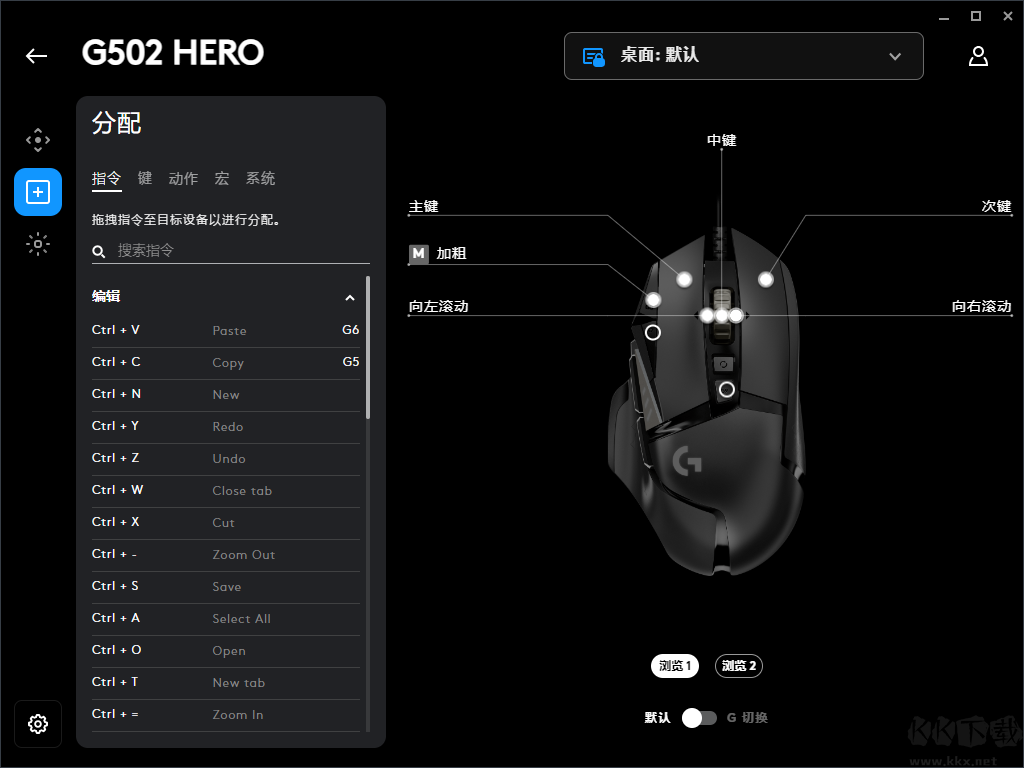
Task: Collapse the 编辑 command section
Action: (350, 297)
